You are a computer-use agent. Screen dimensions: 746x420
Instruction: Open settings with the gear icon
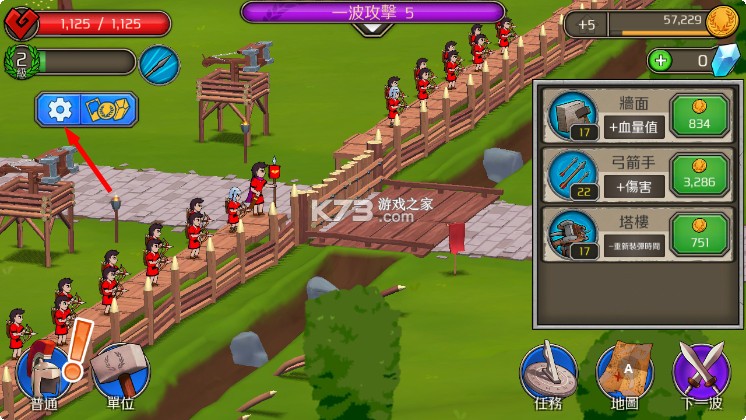pyautogui.click(x=61, y=110)
